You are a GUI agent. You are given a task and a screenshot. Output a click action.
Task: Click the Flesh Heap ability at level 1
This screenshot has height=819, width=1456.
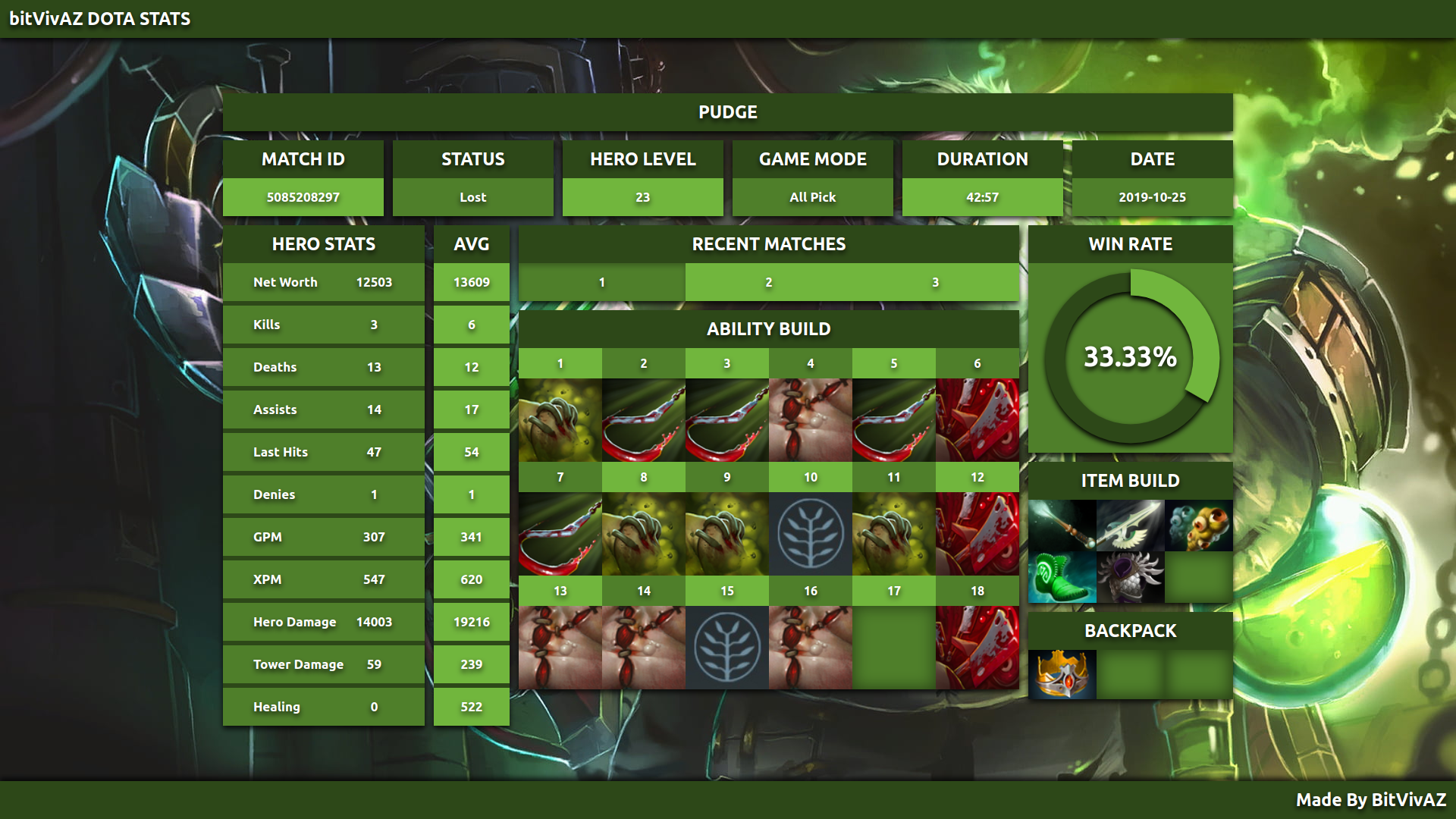pos(560,419)
